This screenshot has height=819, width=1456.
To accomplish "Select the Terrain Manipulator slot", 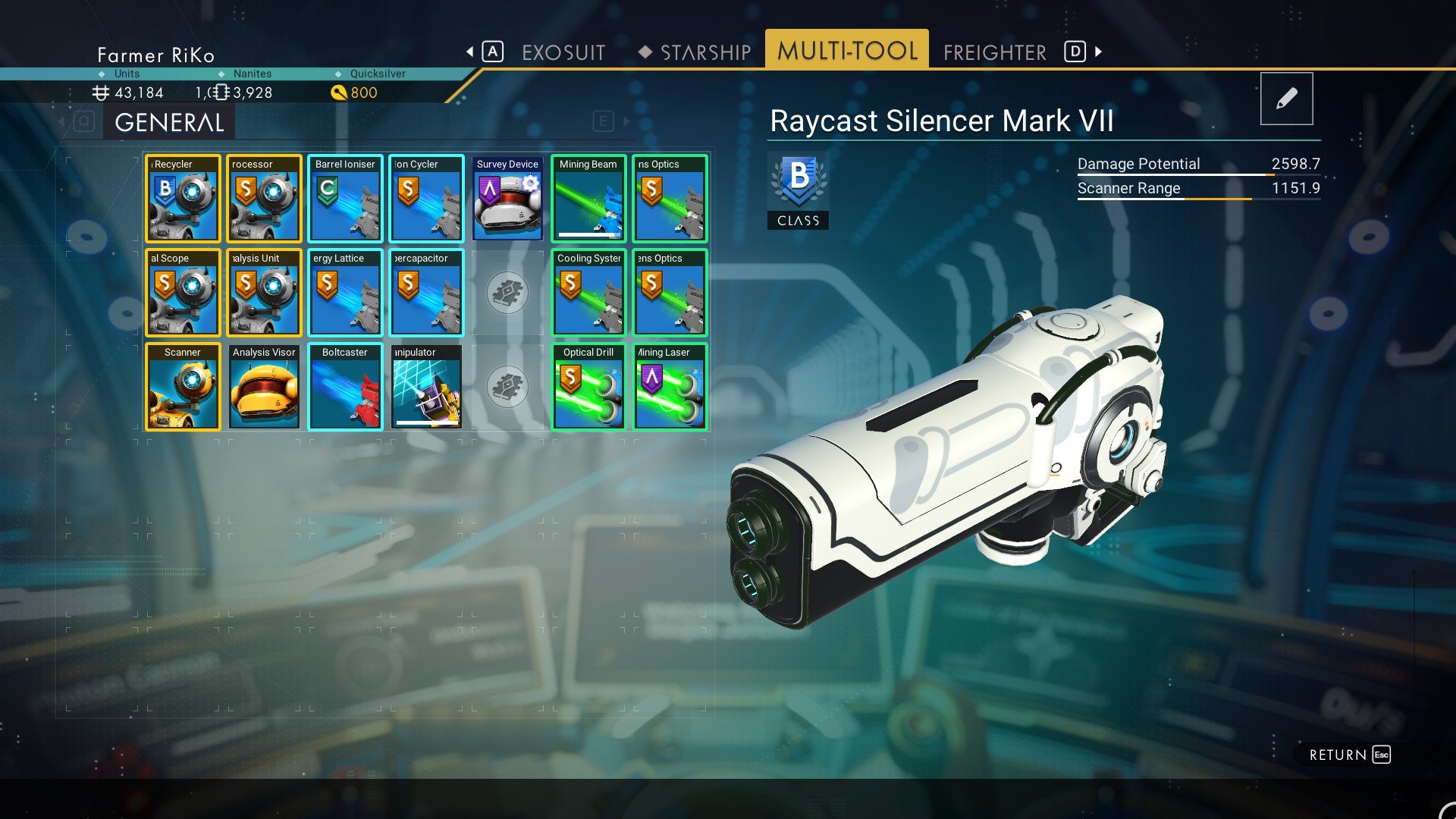I will click(426, 387).
